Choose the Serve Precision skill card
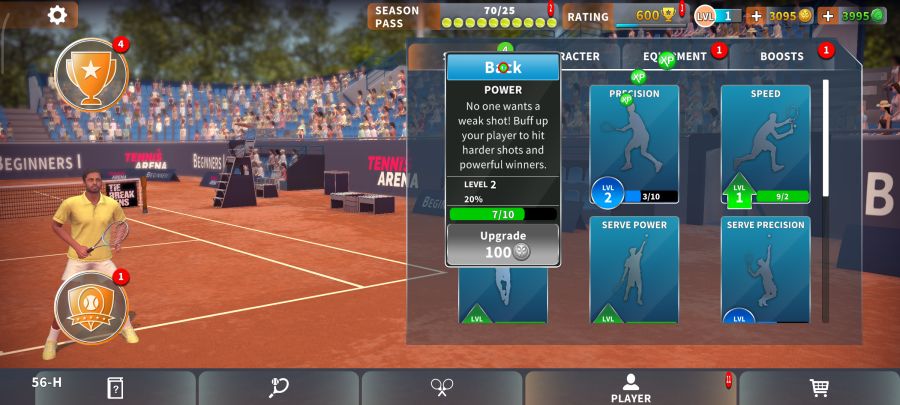The width and height of the screenshot is (900, 405). tap(765, 270)
